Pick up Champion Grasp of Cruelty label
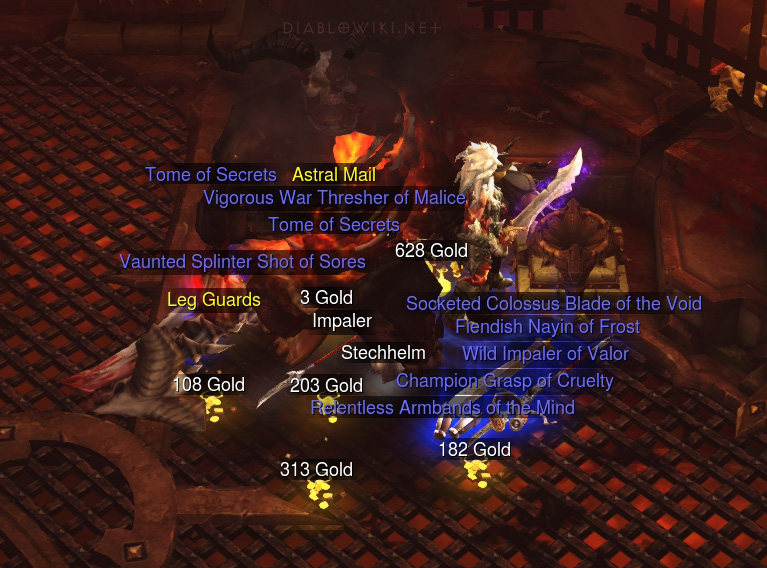Viewport: 767px width, 568px height. 504,381
